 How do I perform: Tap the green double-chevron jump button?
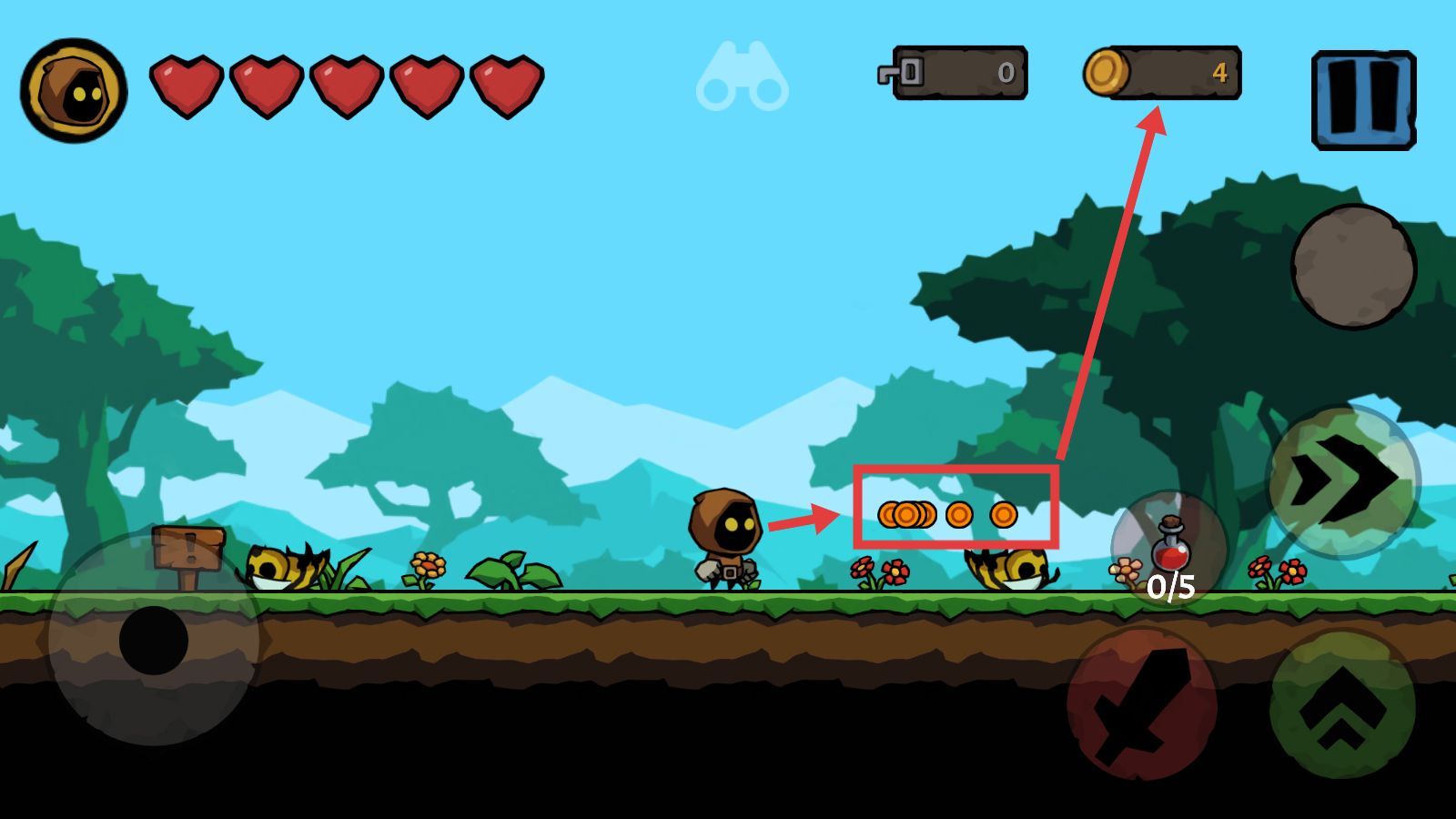(x=1342, y=704)
